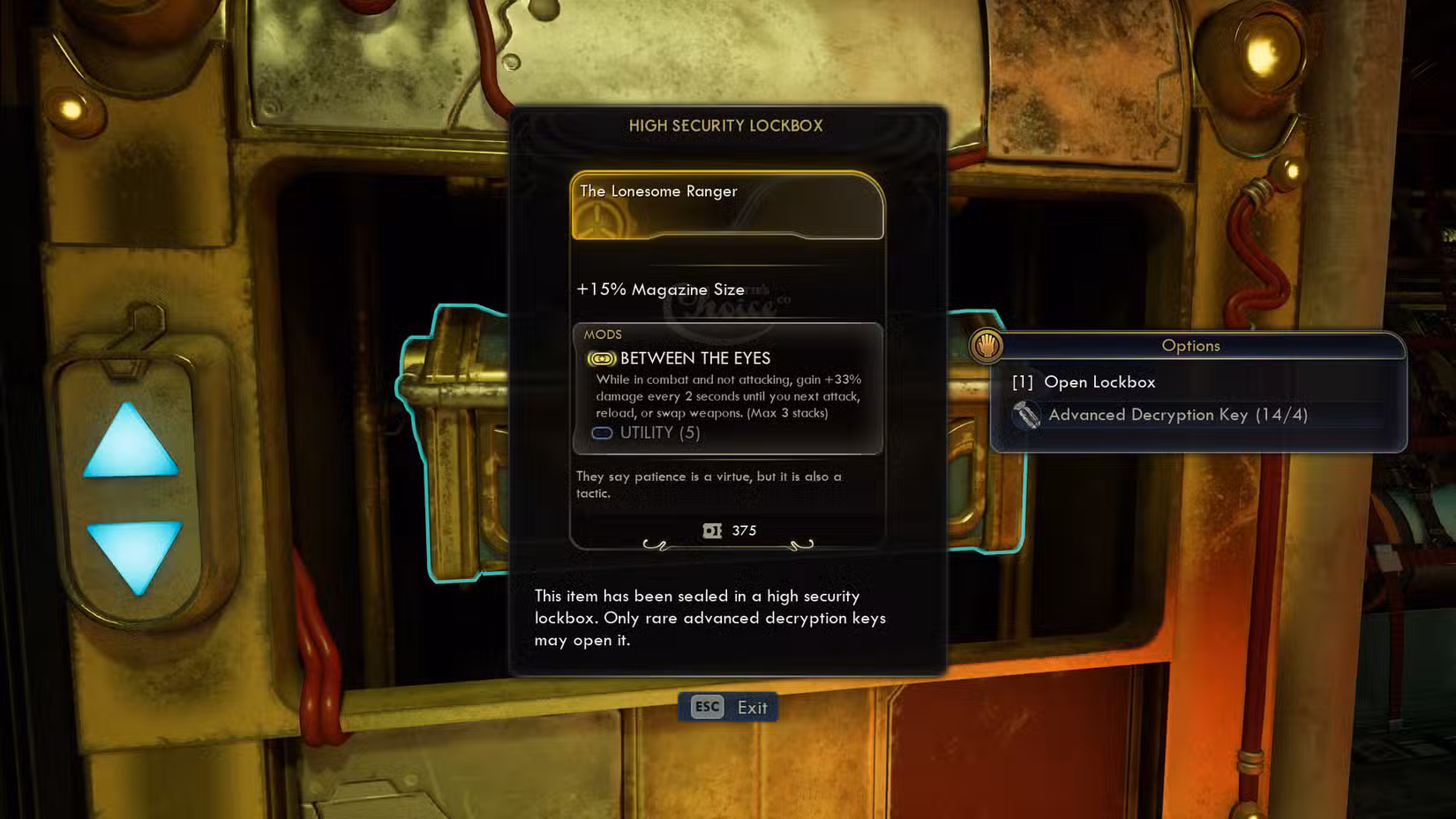The image size is (1456, 819).
Task: Click the Exit button
Action: (751, 707)
